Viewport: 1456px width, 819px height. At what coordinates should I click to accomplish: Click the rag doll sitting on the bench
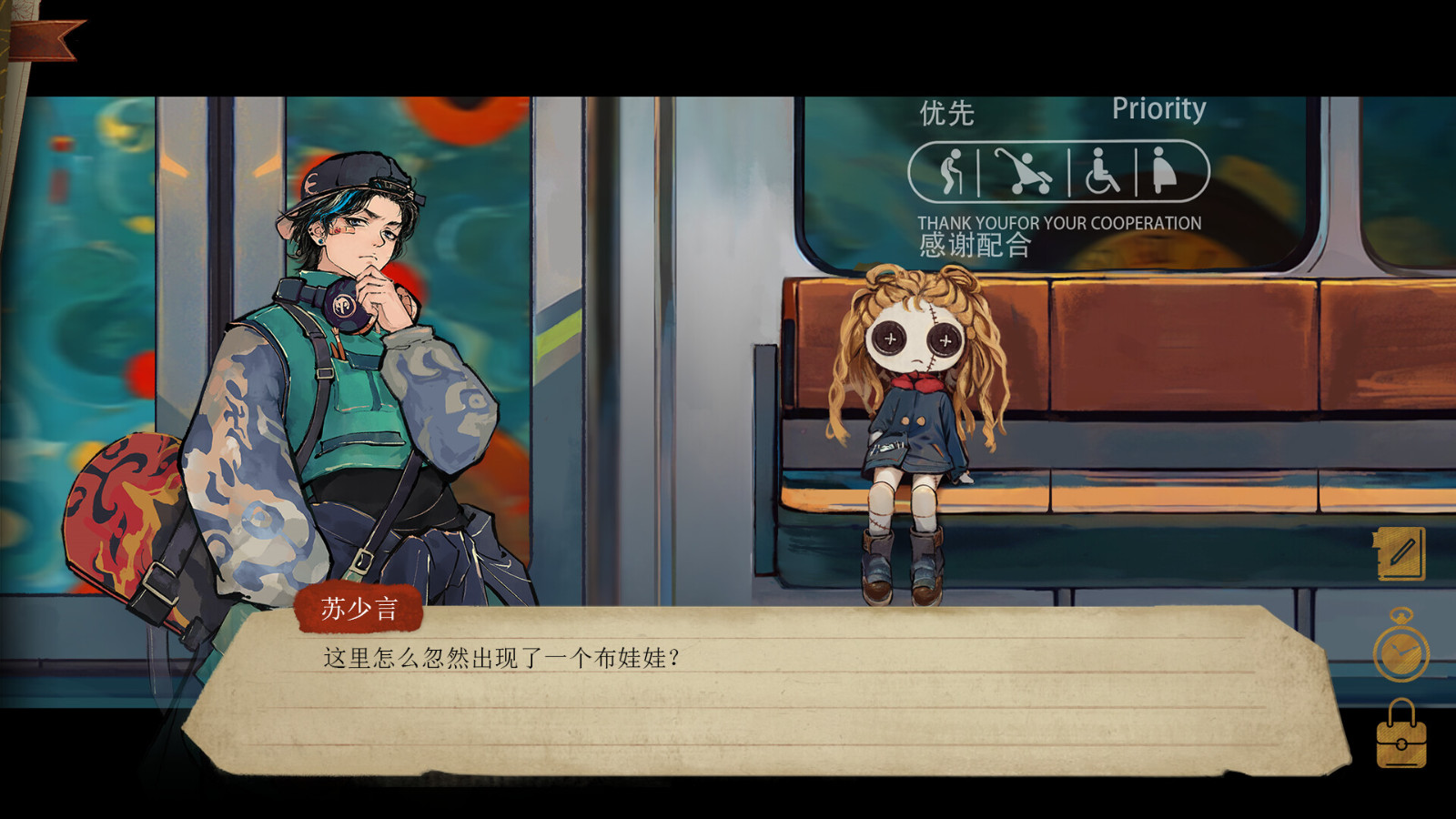click(915, 419)
